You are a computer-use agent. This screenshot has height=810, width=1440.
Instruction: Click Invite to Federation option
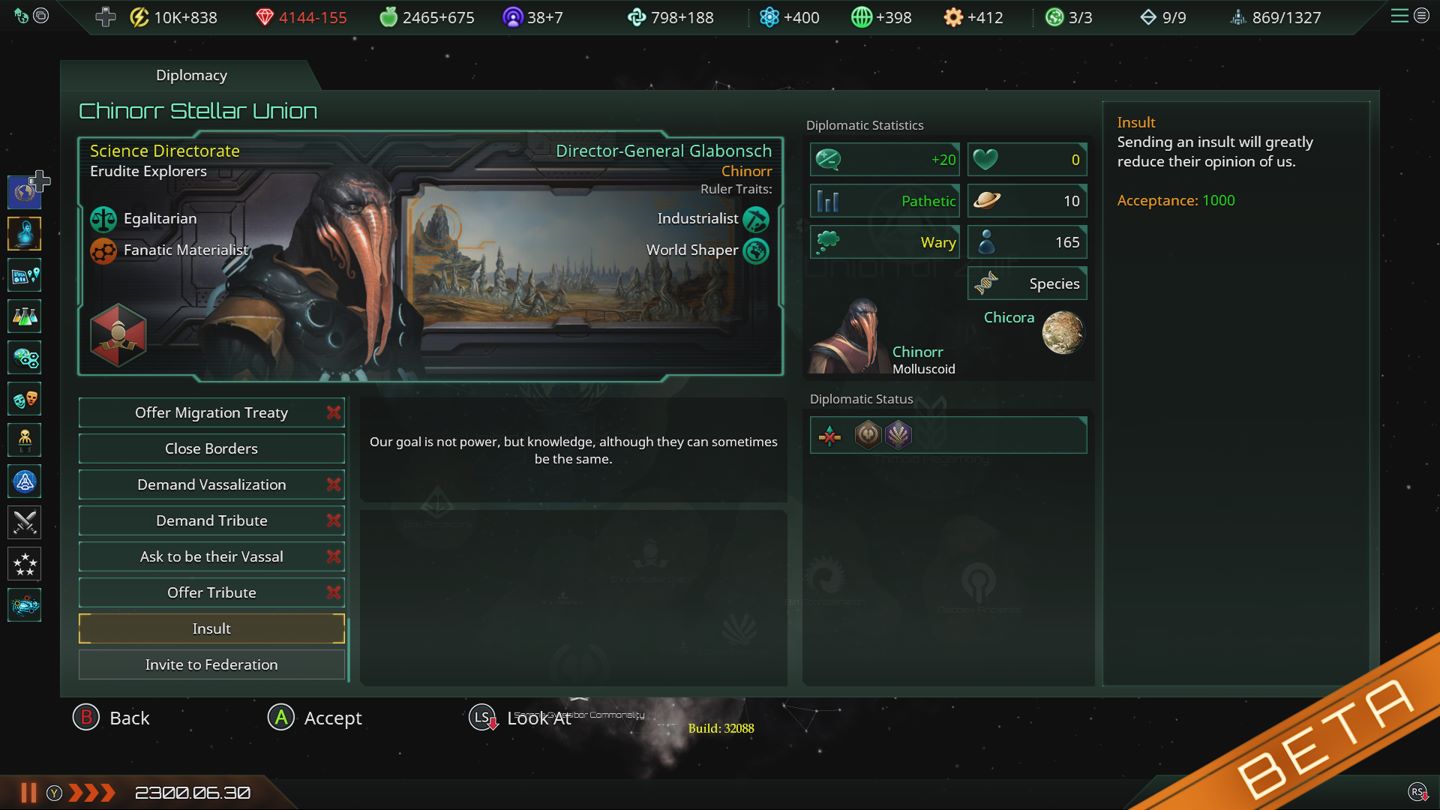pyautogui.click(x=211, y=664)
